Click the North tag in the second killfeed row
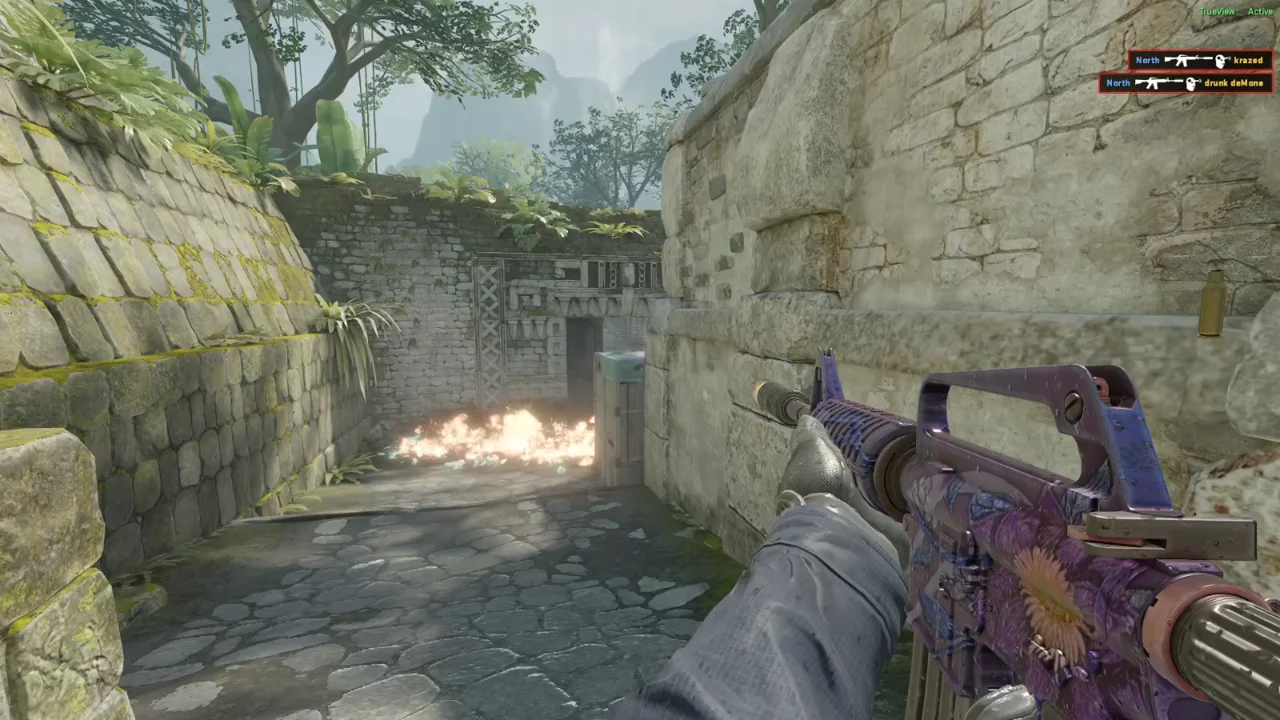1280x720 pixels. pos(1118,83)
